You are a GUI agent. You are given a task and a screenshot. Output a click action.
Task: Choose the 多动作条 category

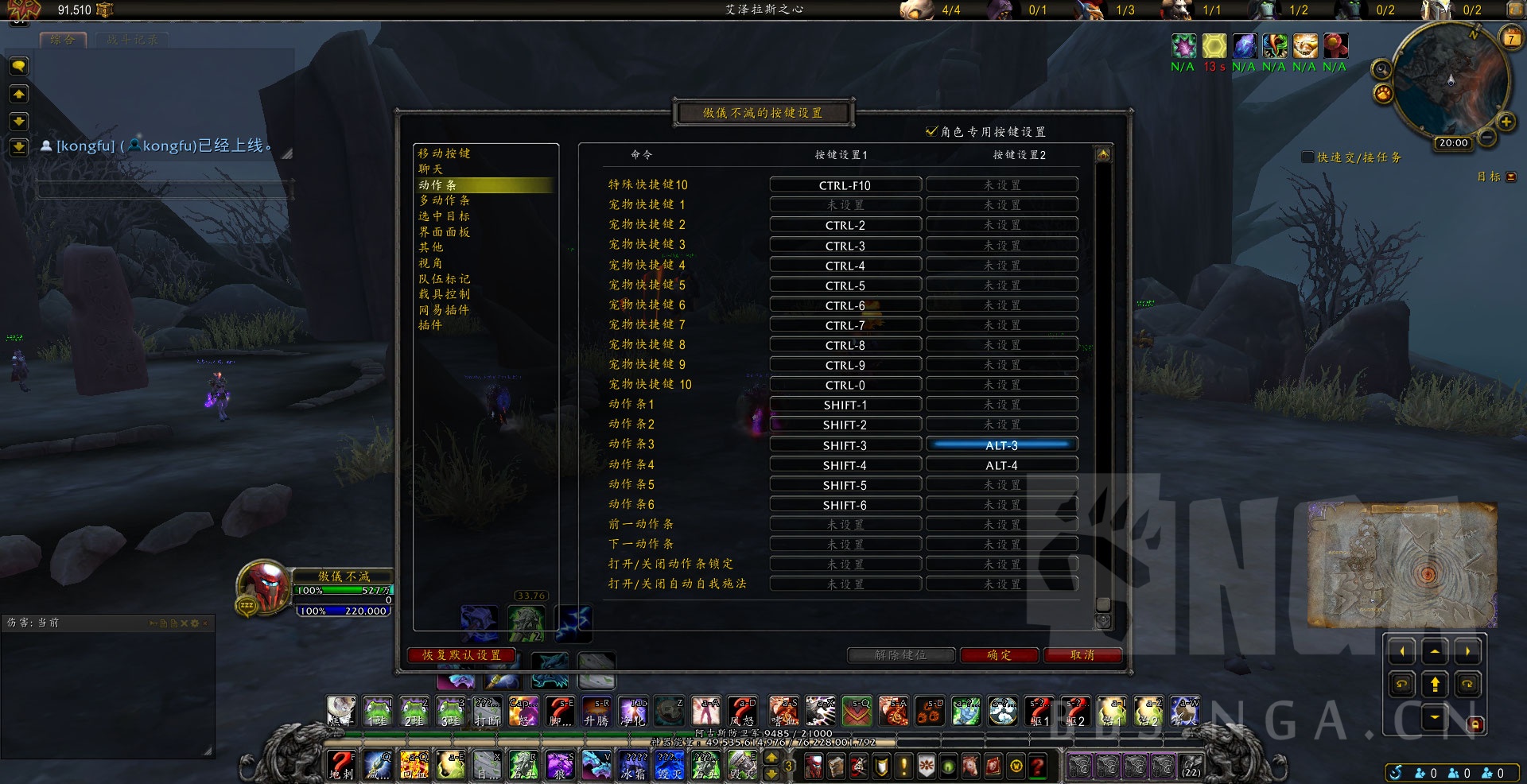tap(444, 200)
